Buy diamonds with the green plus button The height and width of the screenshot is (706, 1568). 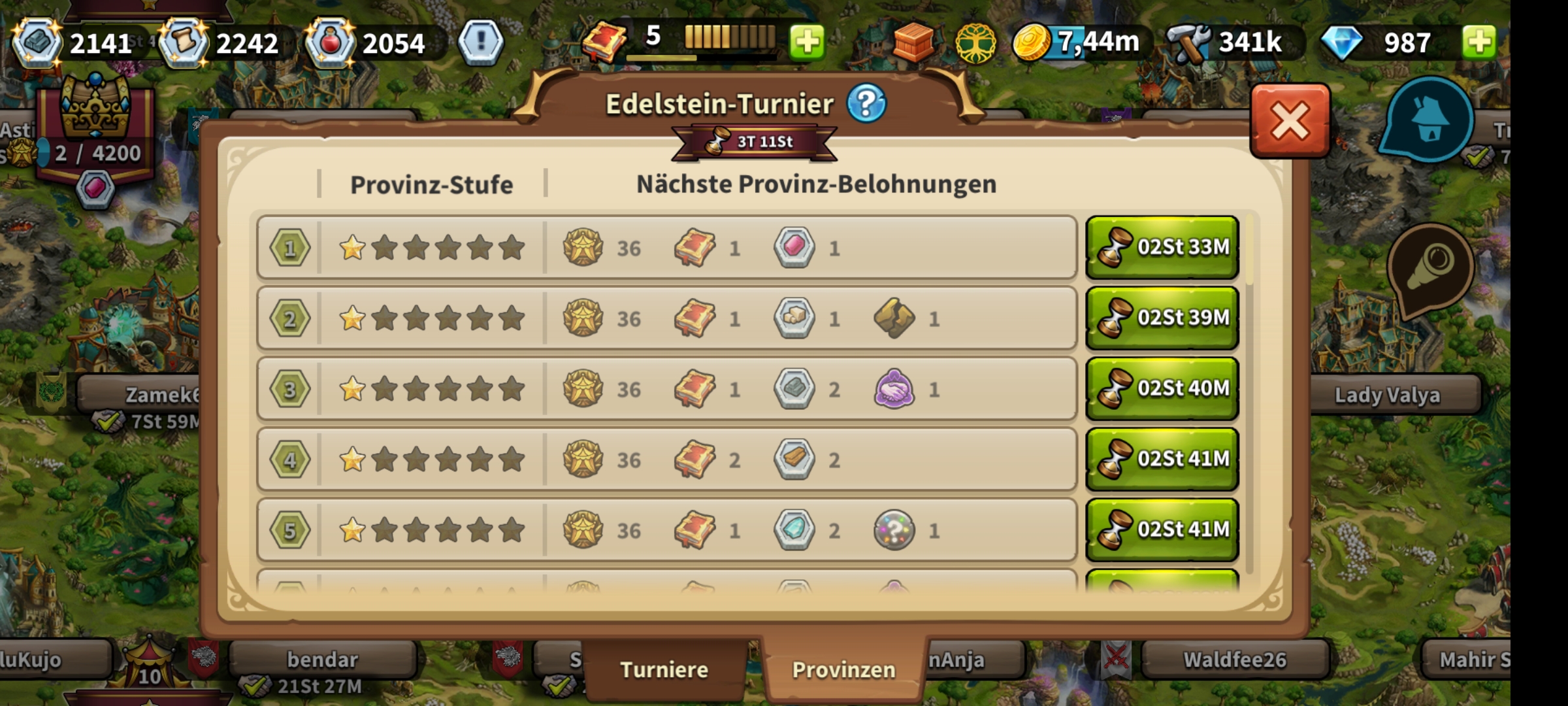click(1479, 42)
